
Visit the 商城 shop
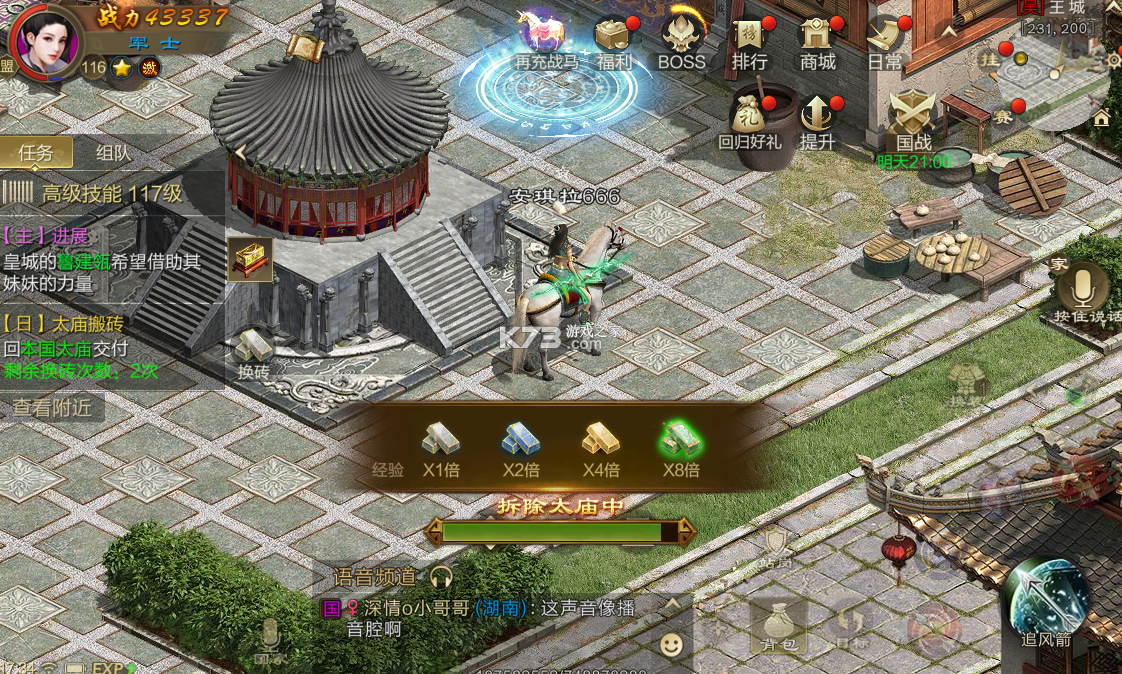click(817, 40)
